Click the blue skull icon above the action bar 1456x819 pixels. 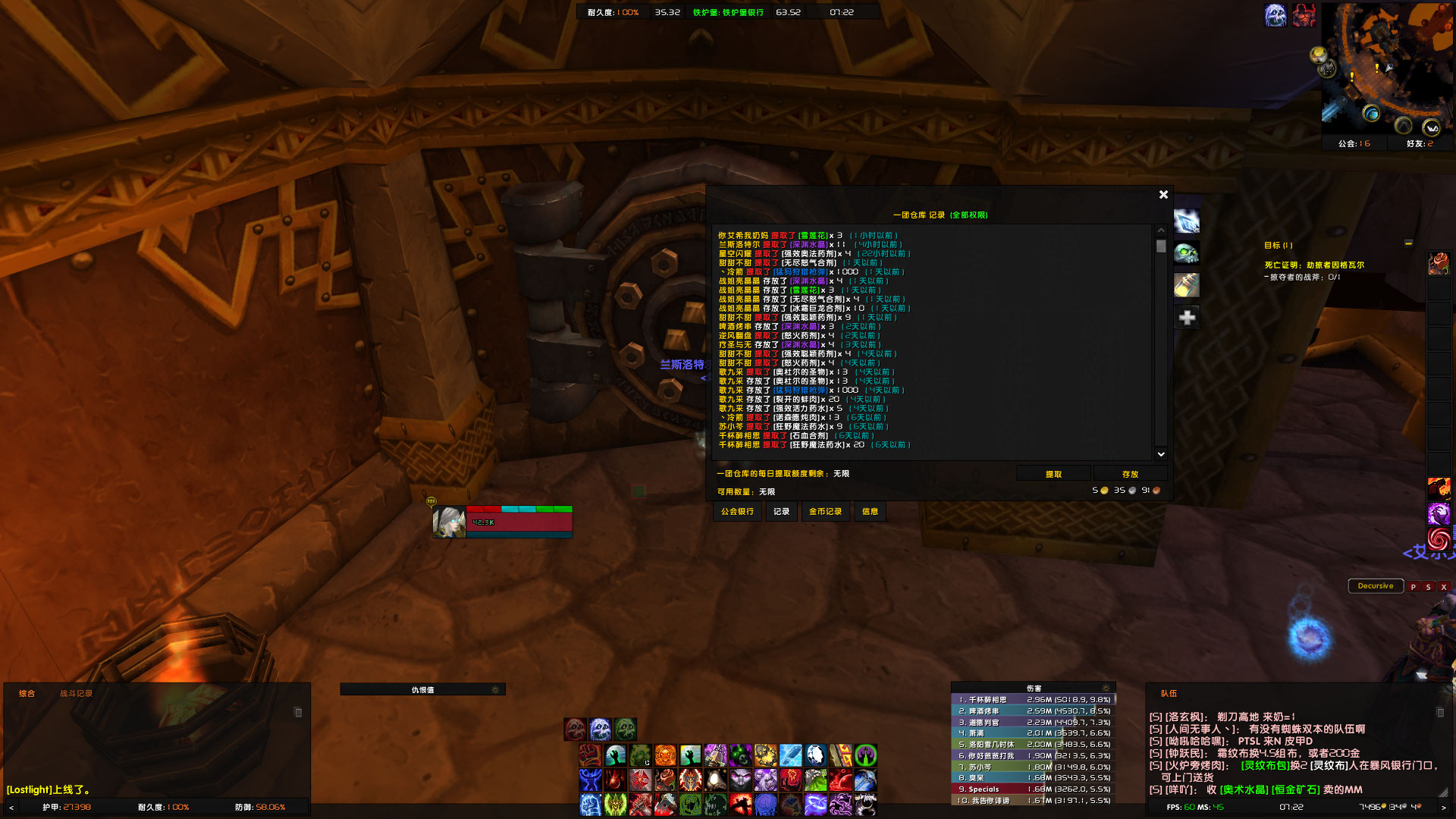(x=599, y=730)
